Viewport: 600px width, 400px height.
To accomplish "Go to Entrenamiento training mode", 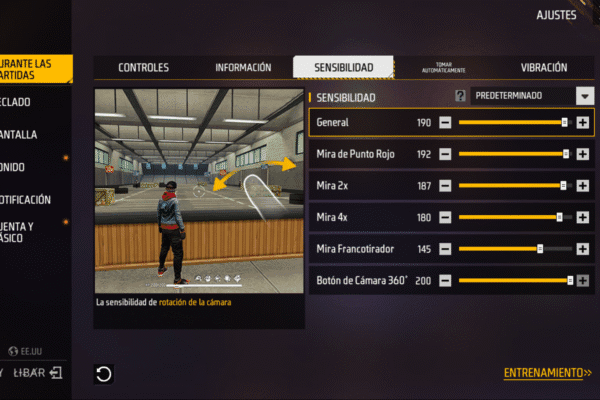I will 547,373.
